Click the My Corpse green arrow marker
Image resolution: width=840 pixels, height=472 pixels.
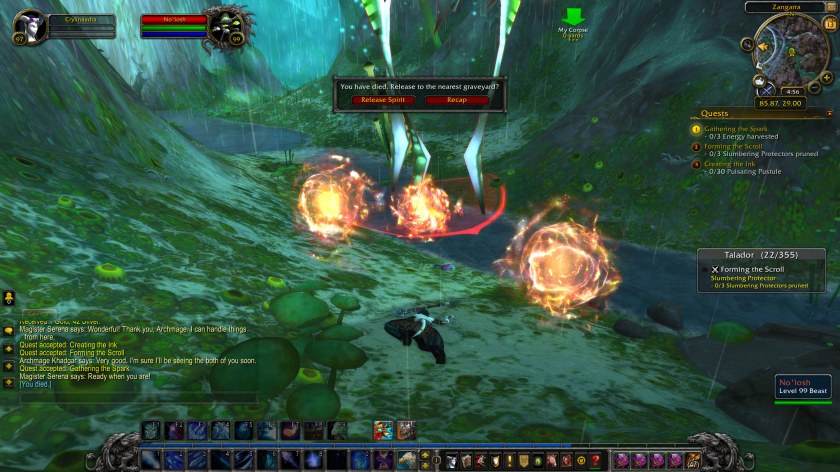573,17
